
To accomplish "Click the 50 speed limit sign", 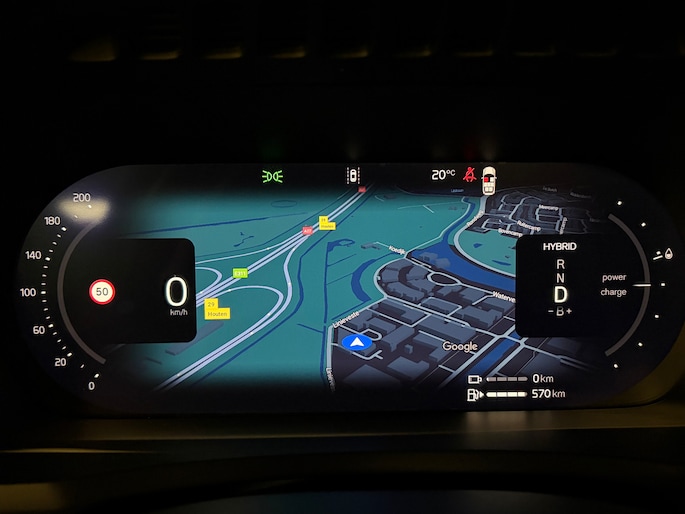I will click(102, 291).
